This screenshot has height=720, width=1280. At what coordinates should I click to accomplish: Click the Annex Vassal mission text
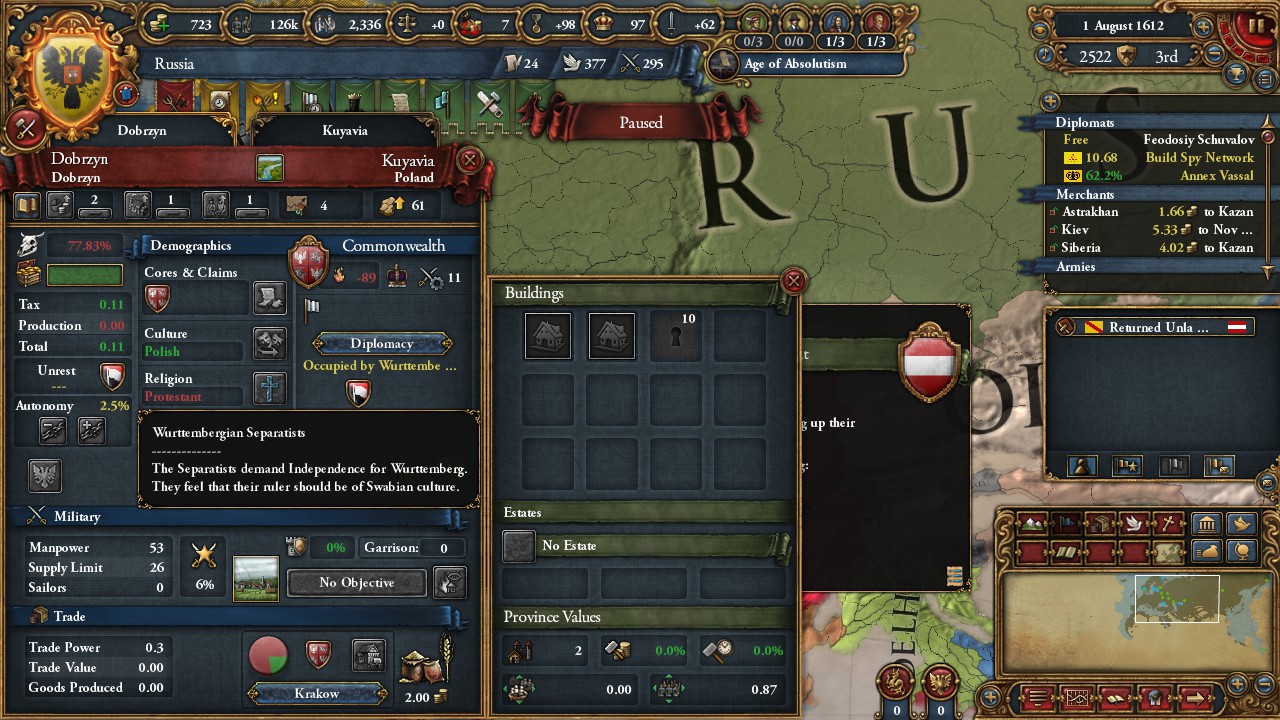click(x=1217, y=176)
